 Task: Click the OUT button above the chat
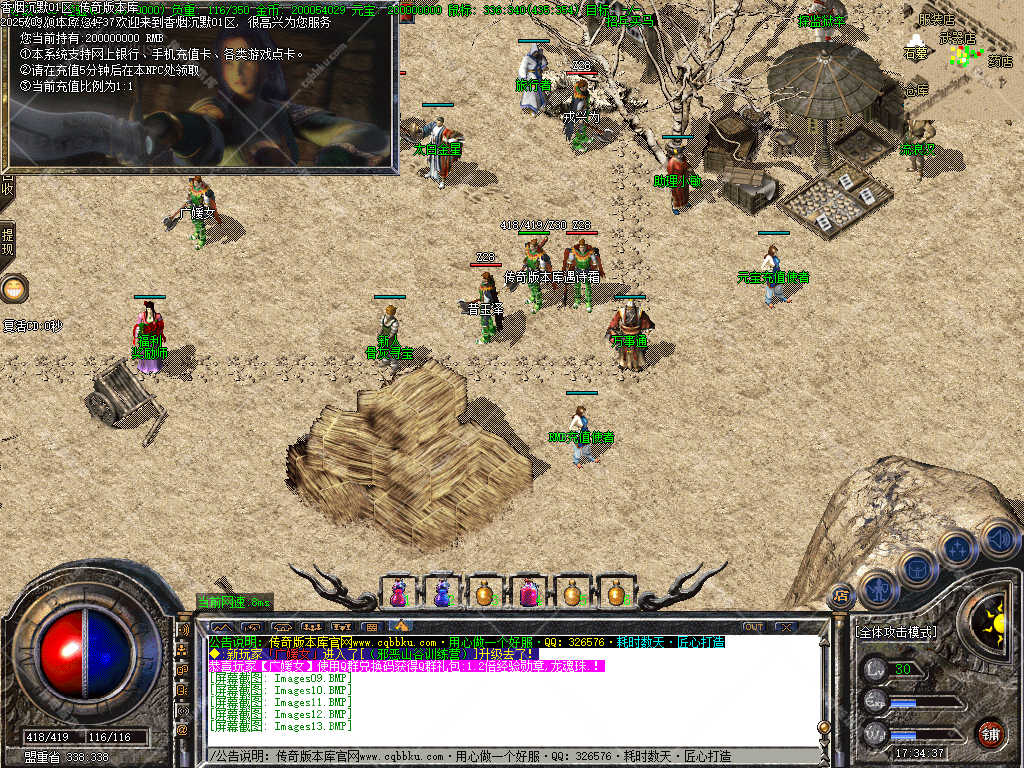coord(753,627)
